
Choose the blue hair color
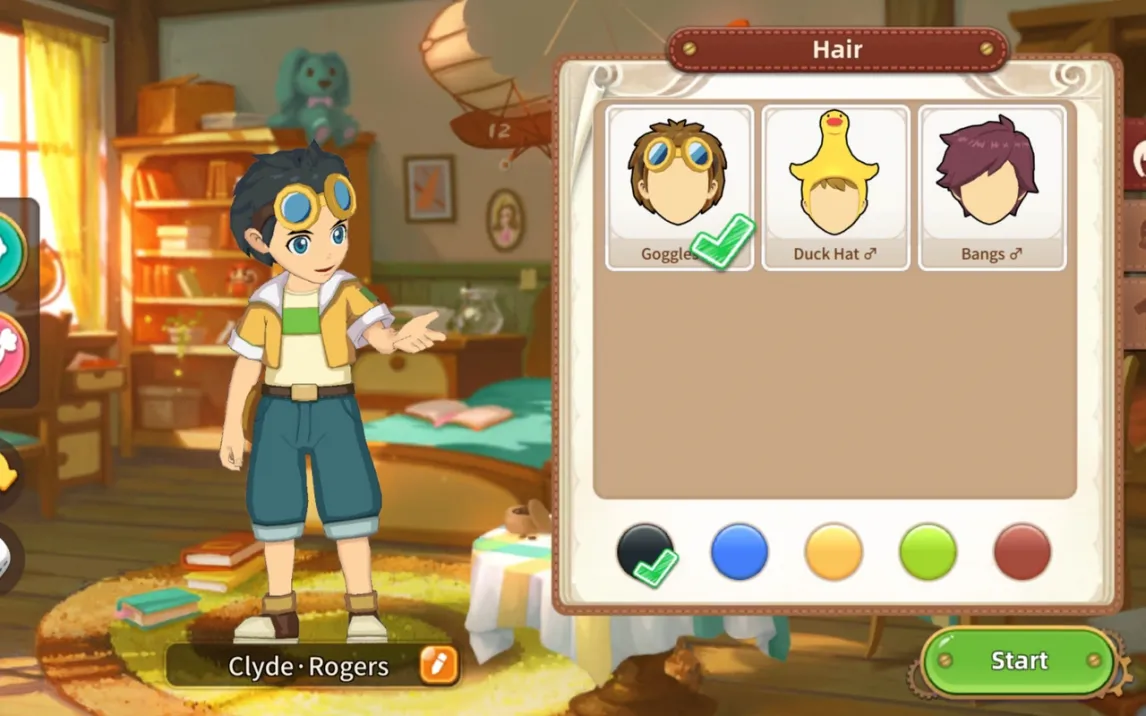739,552
